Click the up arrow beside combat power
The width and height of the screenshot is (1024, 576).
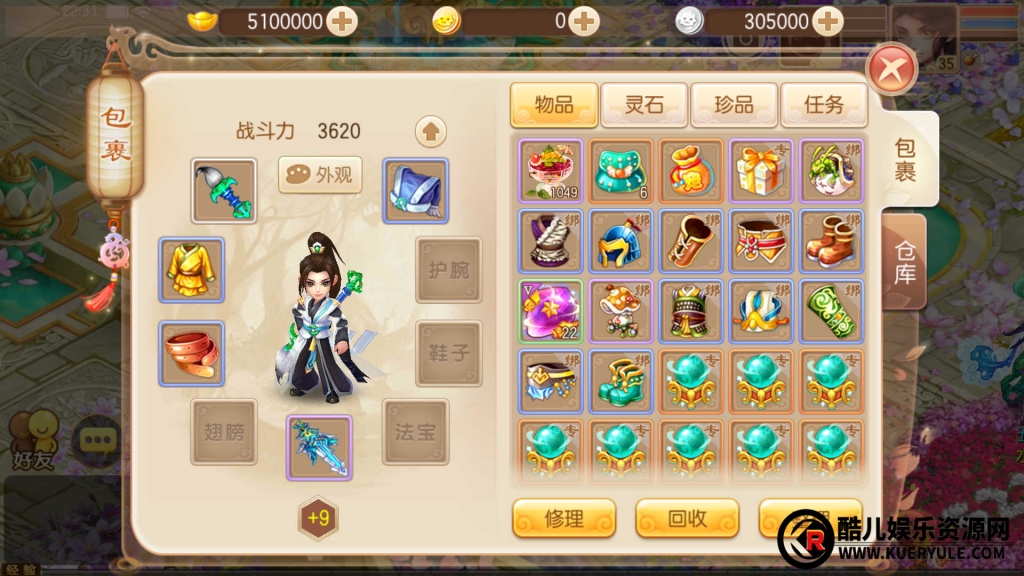coord(431,131)
